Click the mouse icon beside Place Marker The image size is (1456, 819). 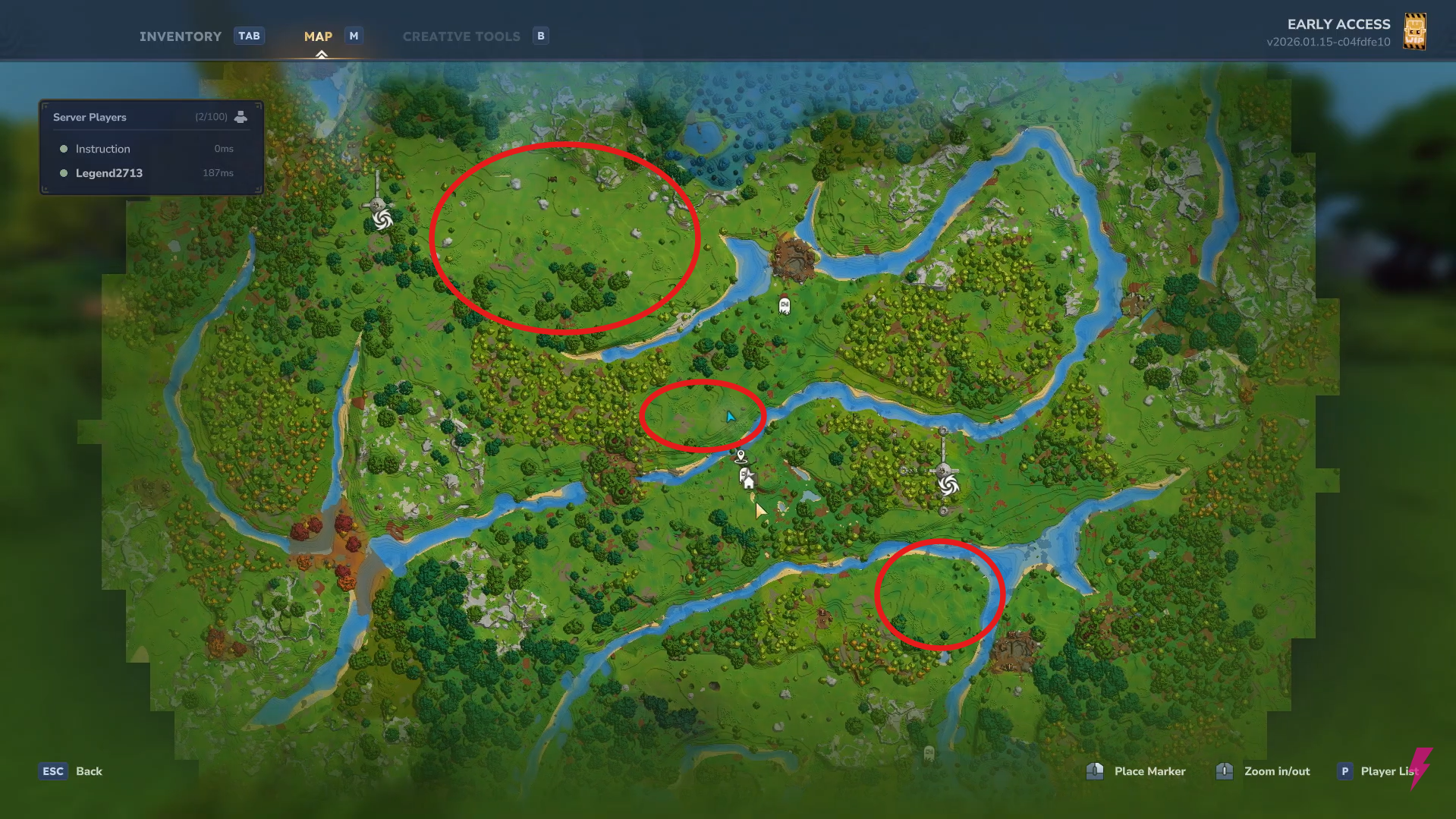coord(1096,771)
